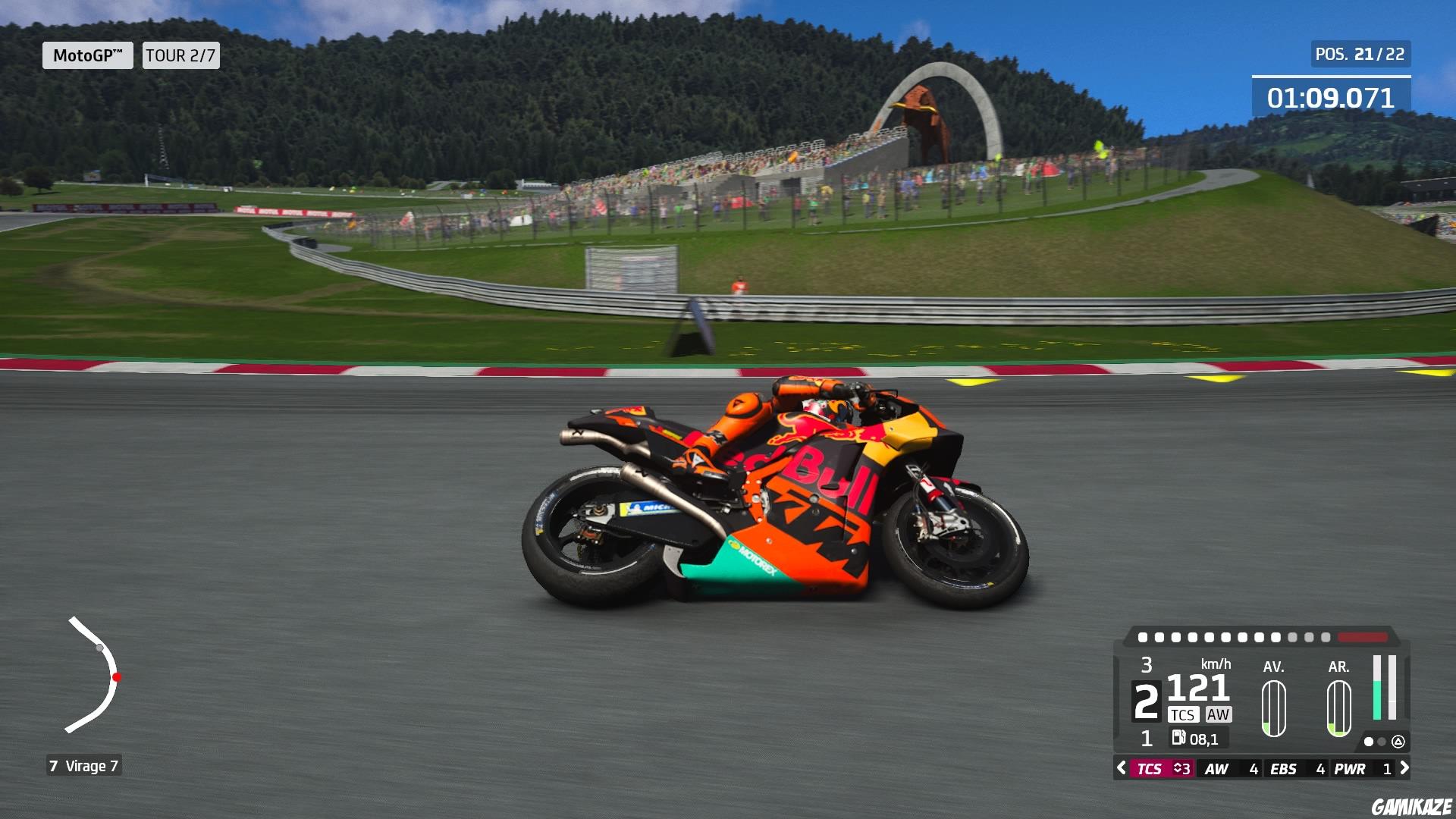
Task: Toggle the highlighted TCS setting in the bottom bar
Action: coord(1152,769)
